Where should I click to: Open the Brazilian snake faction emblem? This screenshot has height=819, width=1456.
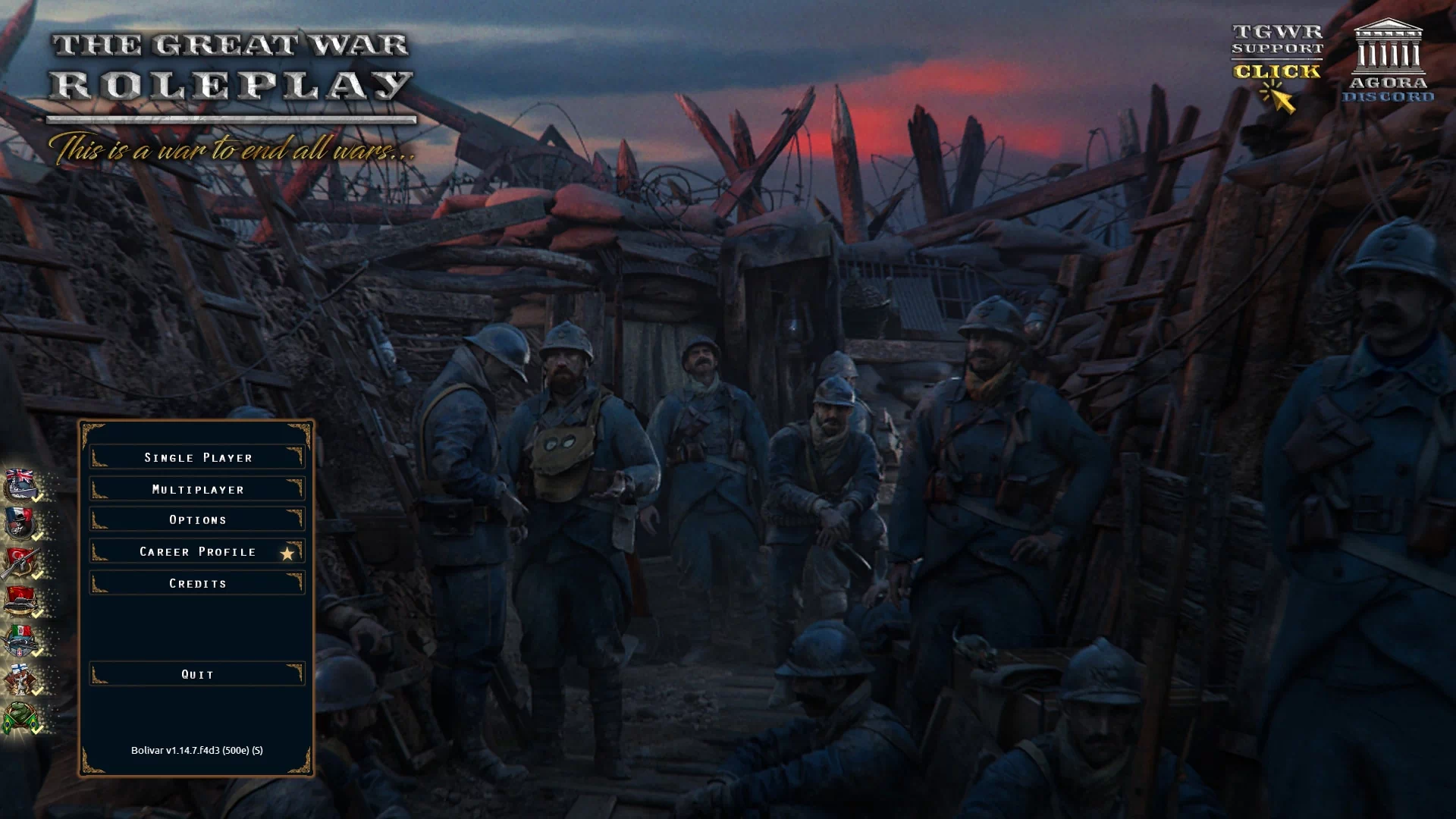[x=21, y=716]
